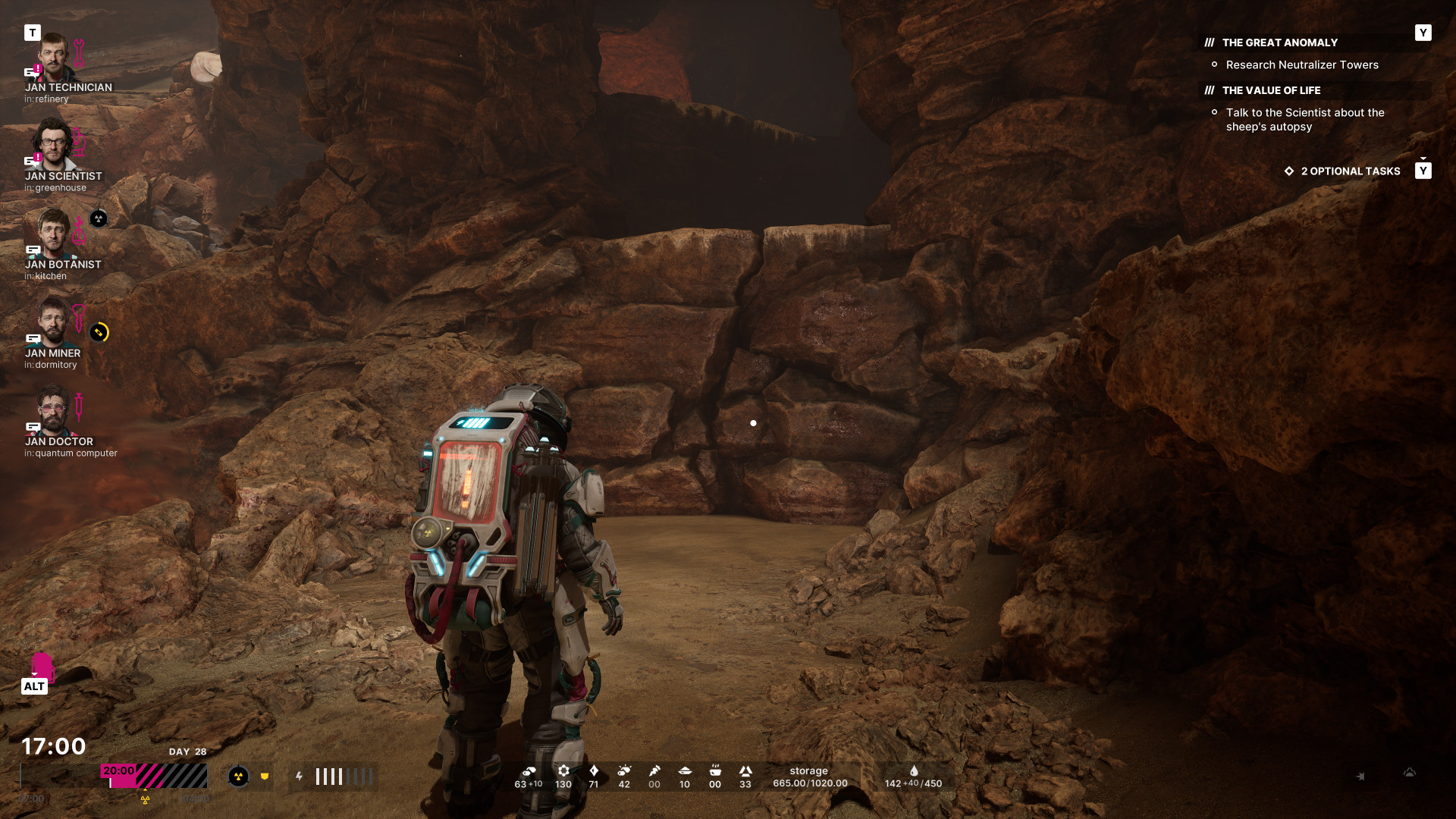Click the yellow task badge beside Jan Miner
This screenshot has height=819, width=1456.
pyautogui.click(x=99, y=333)
